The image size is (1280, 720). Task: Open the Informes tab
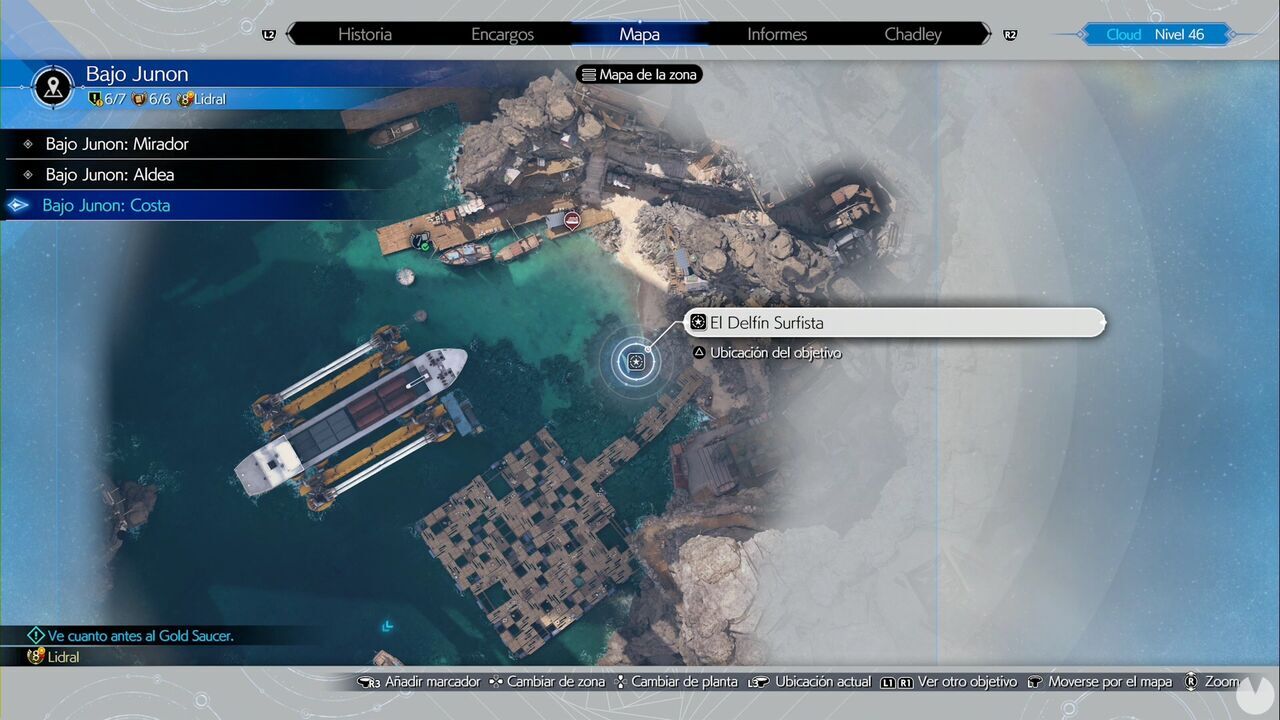coord(776,34)
